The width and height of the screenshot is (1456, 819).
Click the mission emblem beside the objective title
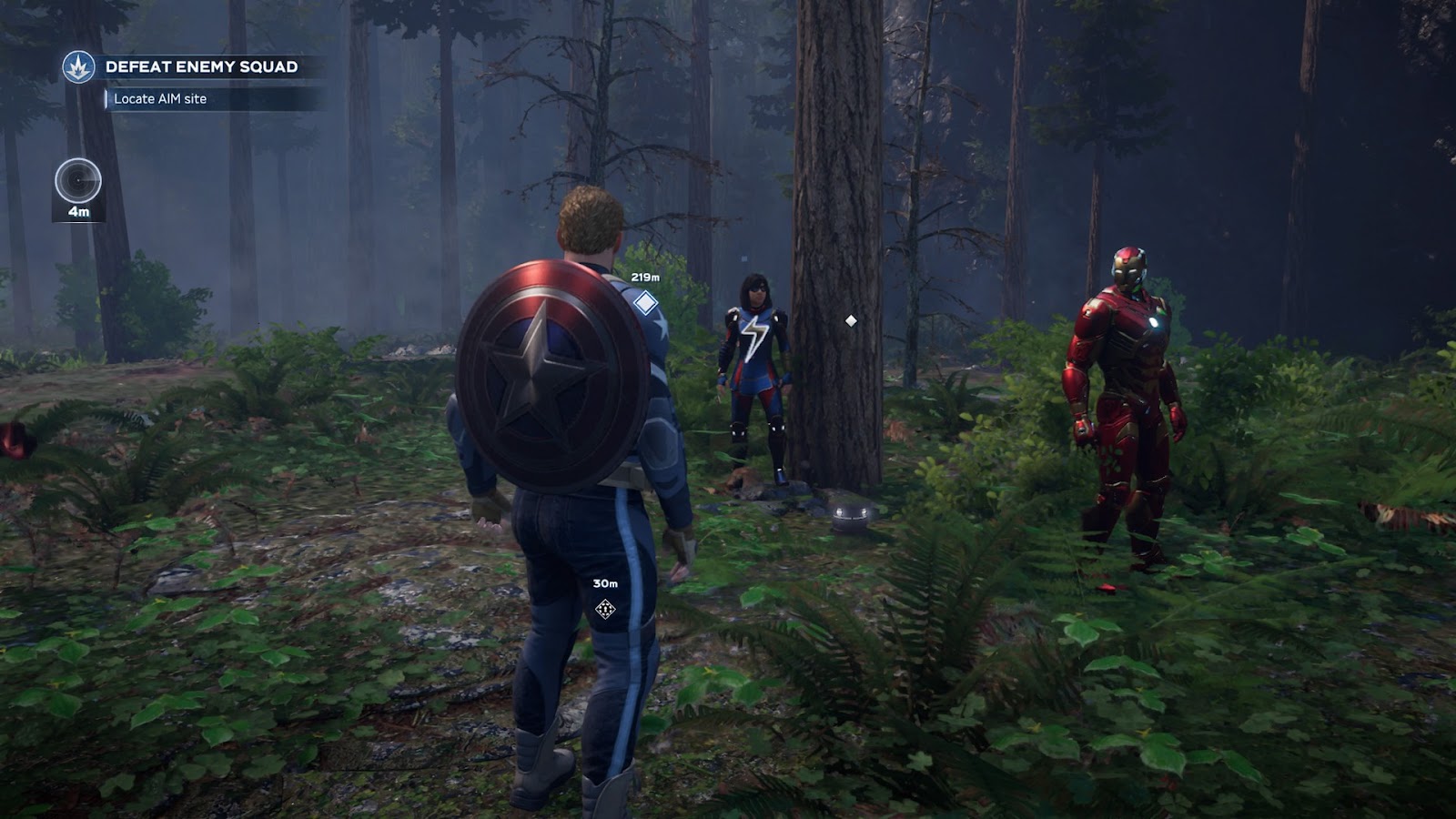78,66
